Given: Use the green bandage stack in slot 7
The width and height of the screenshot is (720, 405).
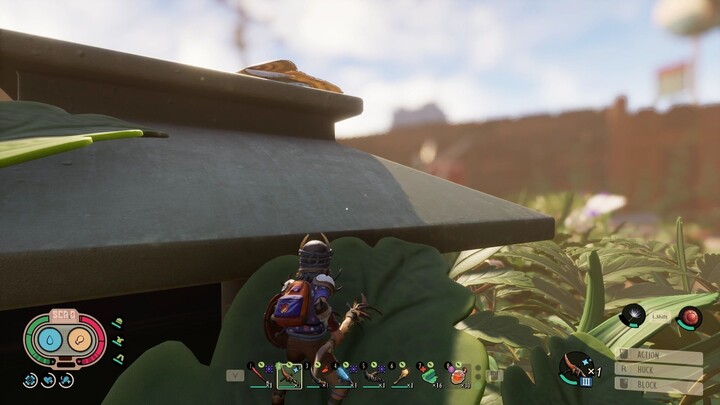Looking at the screenshot, I should [x=429, y=375].
